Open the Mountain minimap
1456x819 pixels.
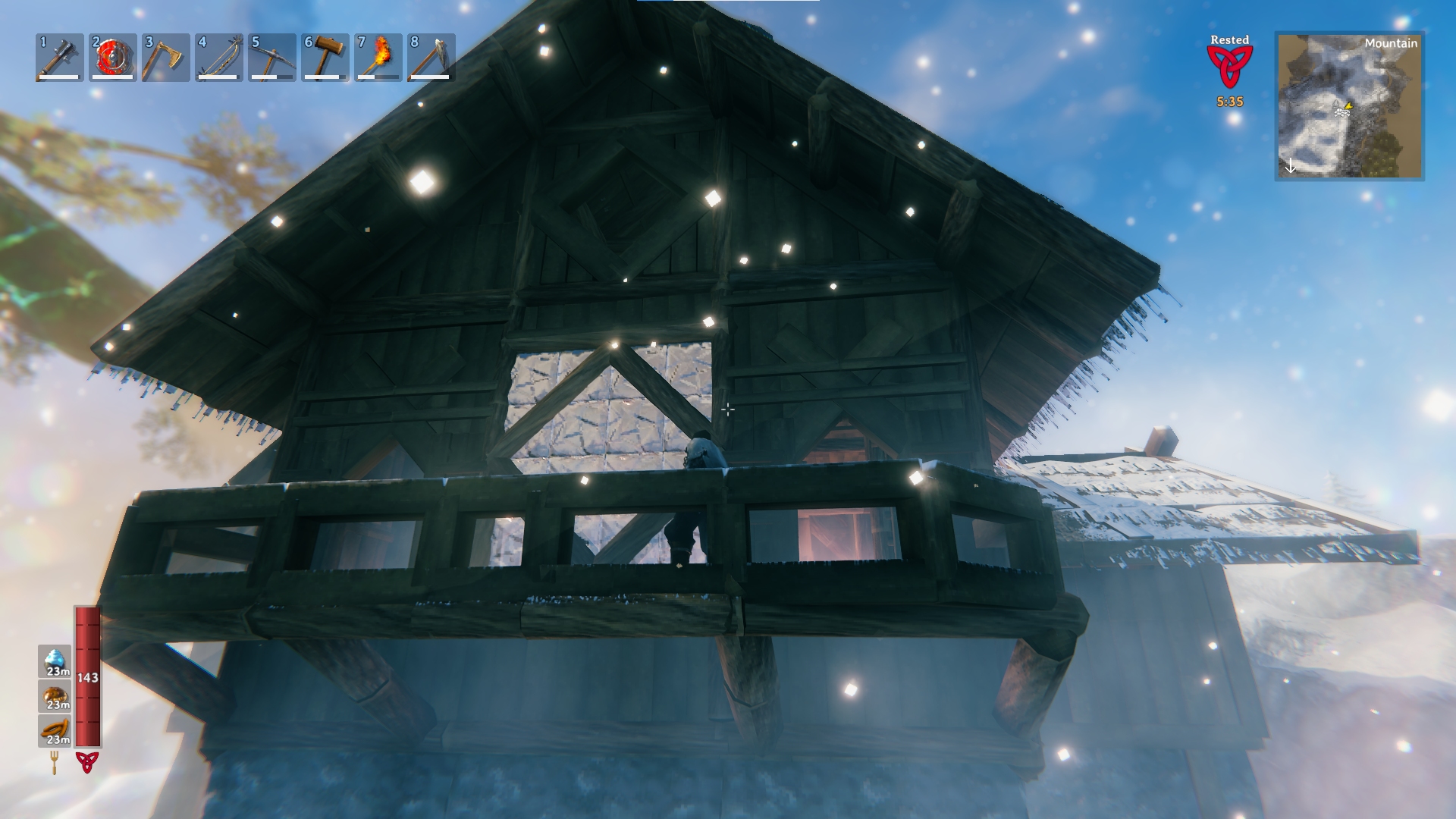tap(1349, 106)
